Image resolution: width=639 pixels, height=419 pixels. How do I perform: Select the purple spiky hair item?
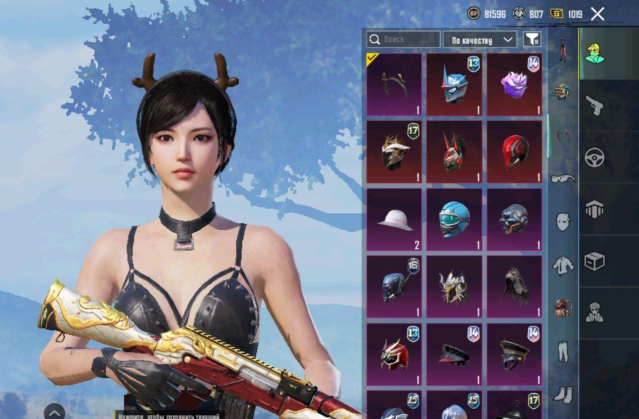coord(513,83)
